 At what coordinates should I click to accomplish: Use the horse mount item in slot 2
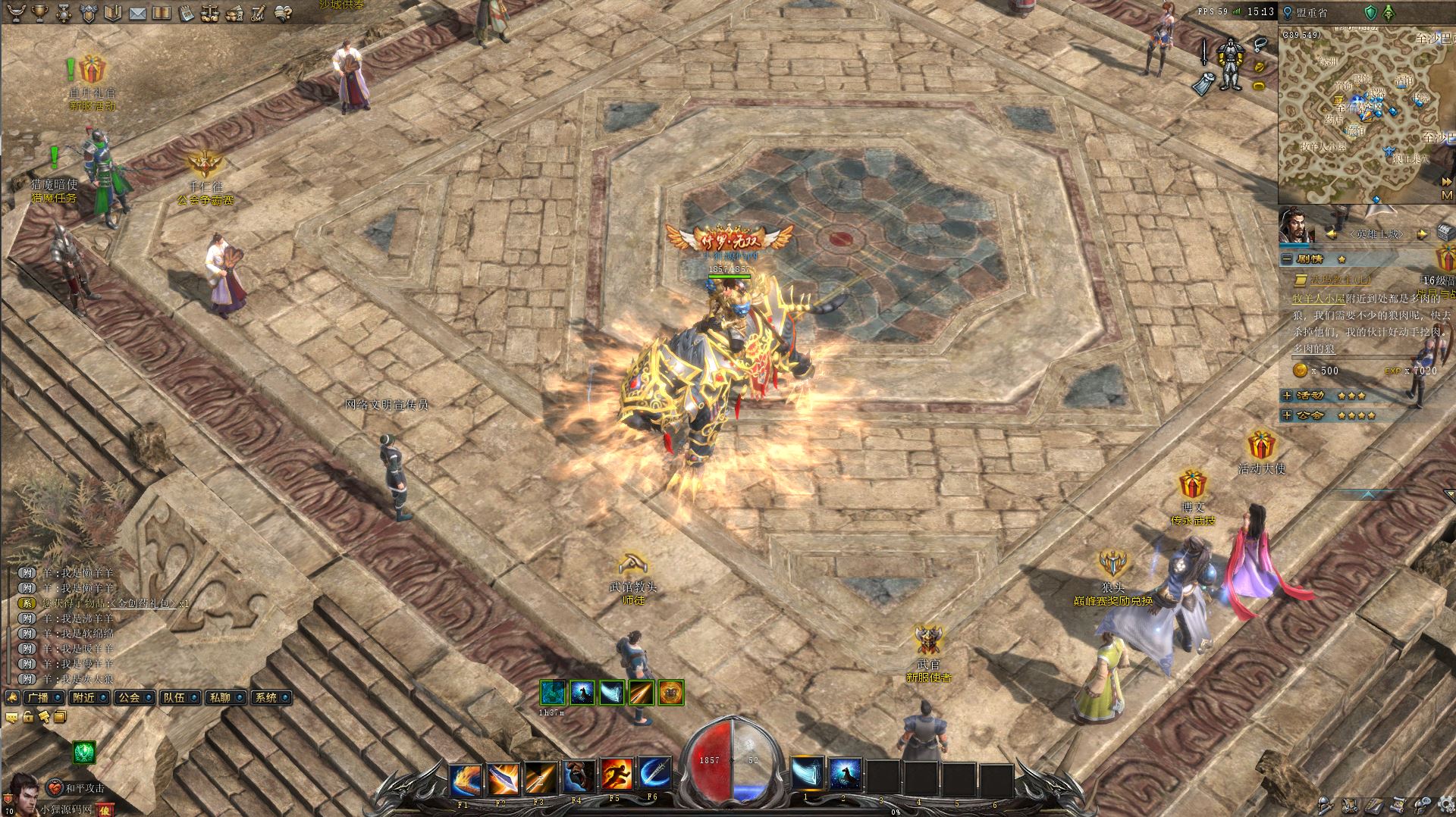(x=844, y=775)
